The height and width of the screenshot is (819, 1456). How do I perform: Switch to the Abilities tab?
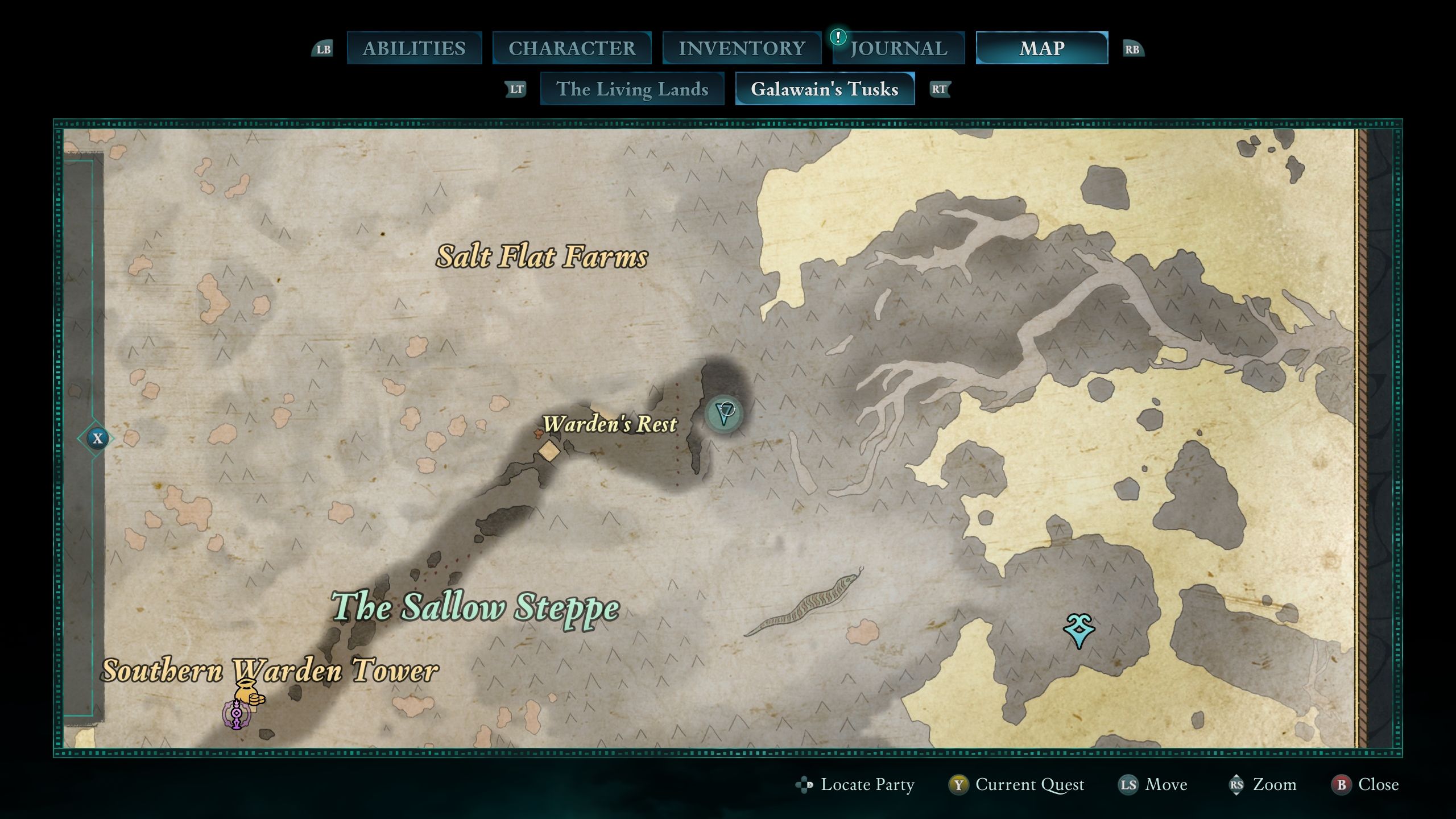[414, 48]
